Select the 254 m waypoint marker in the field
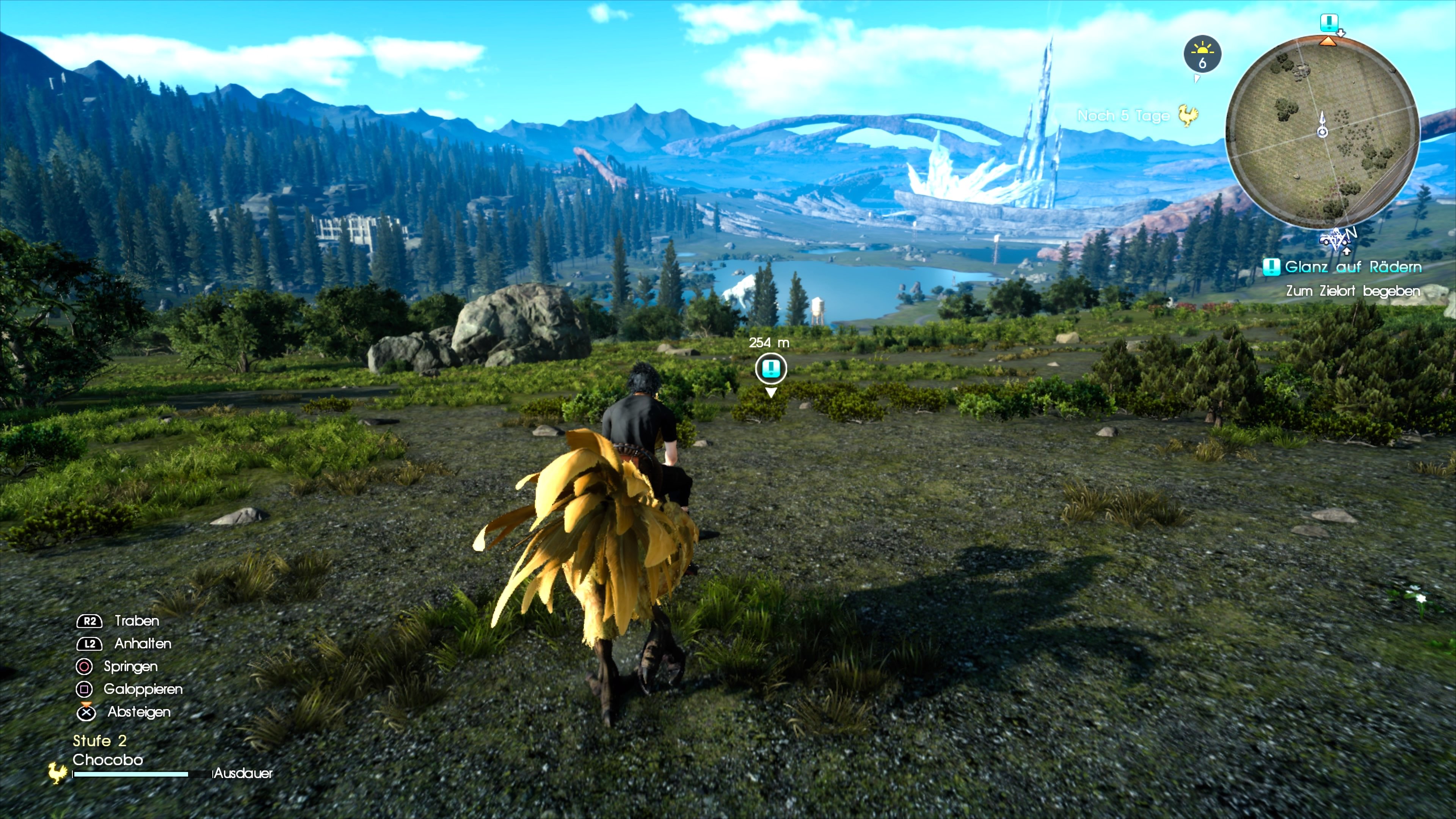Screen dimensions: 1456x819 pos(772,368)
